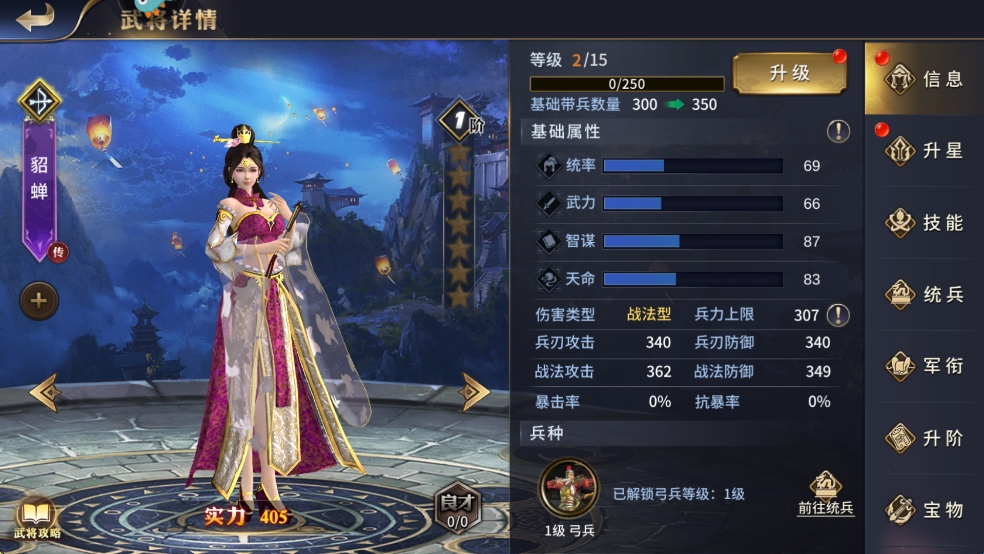Switch to the 信息 info tab
Screen dimensions: 984x554
(x=923, y=79)
